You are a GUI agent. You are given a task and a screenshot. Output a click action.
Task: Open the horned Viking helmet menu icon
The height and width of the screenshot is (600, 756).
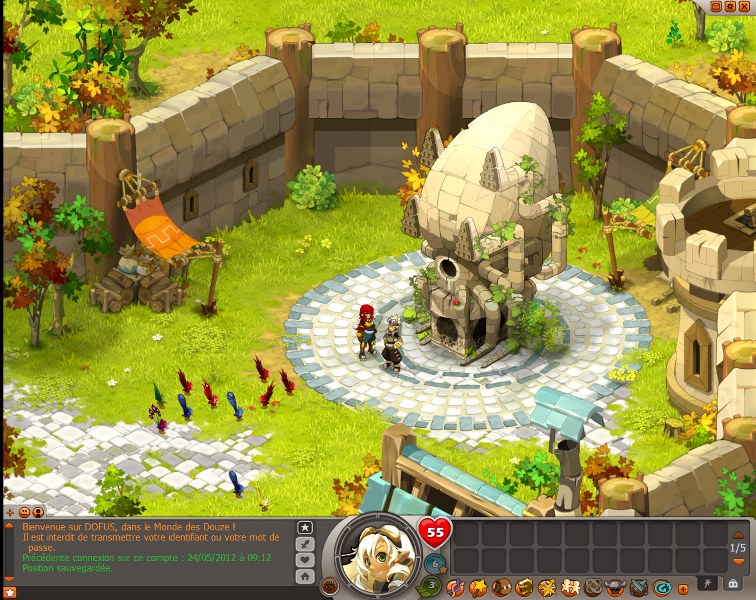pyautogui.click(x=616, y=587)
